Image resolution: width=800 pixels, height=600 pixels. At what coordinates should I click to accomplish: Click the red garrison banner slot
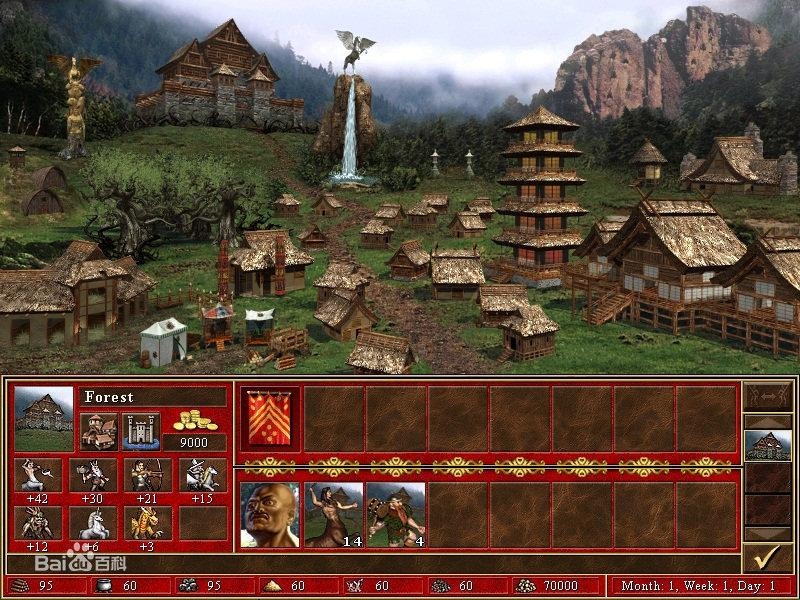(270, 419)
